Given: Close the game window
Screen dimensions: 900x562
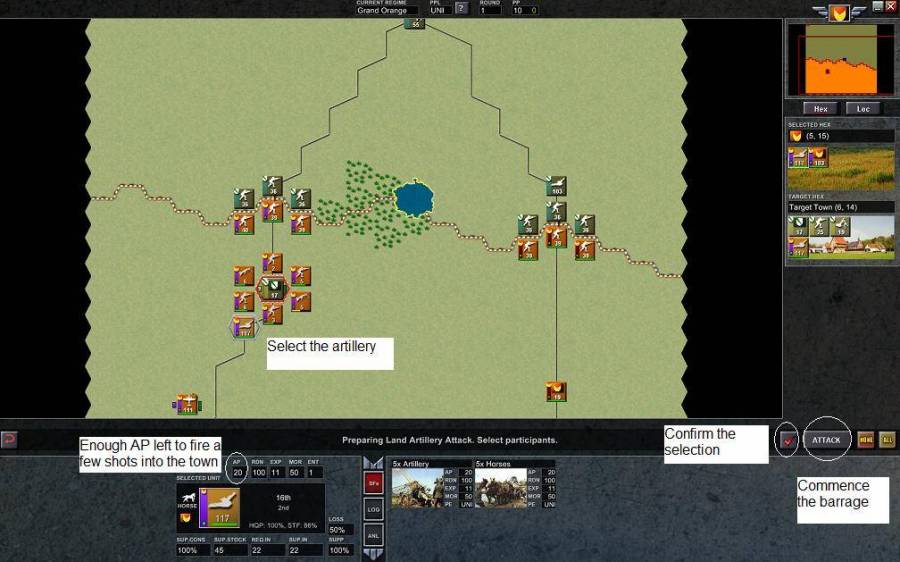Looking at the screenshot, I should point(890,6).
